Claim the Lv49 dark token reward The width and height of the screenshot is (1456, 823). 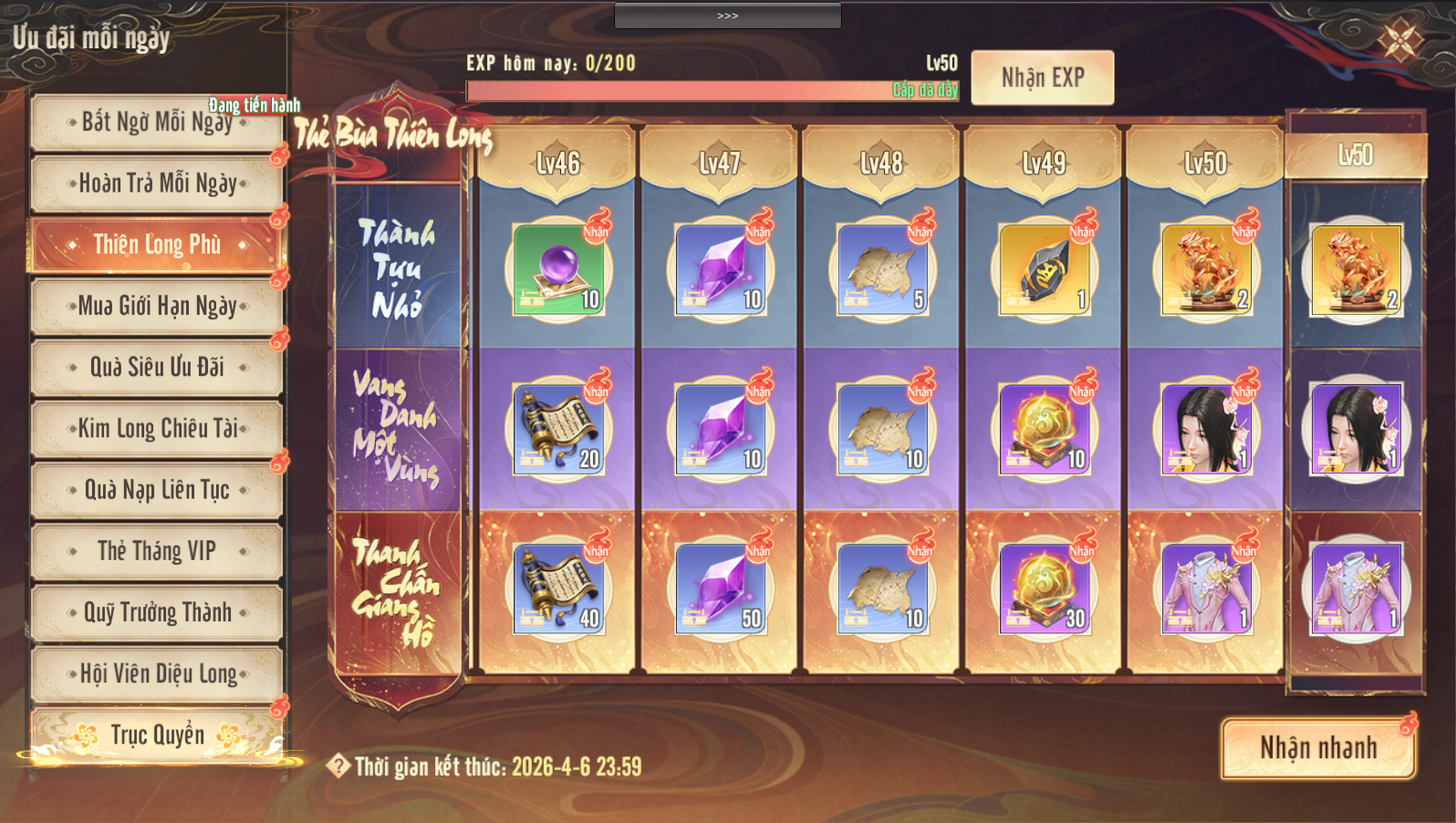[x=1044, y=270]
